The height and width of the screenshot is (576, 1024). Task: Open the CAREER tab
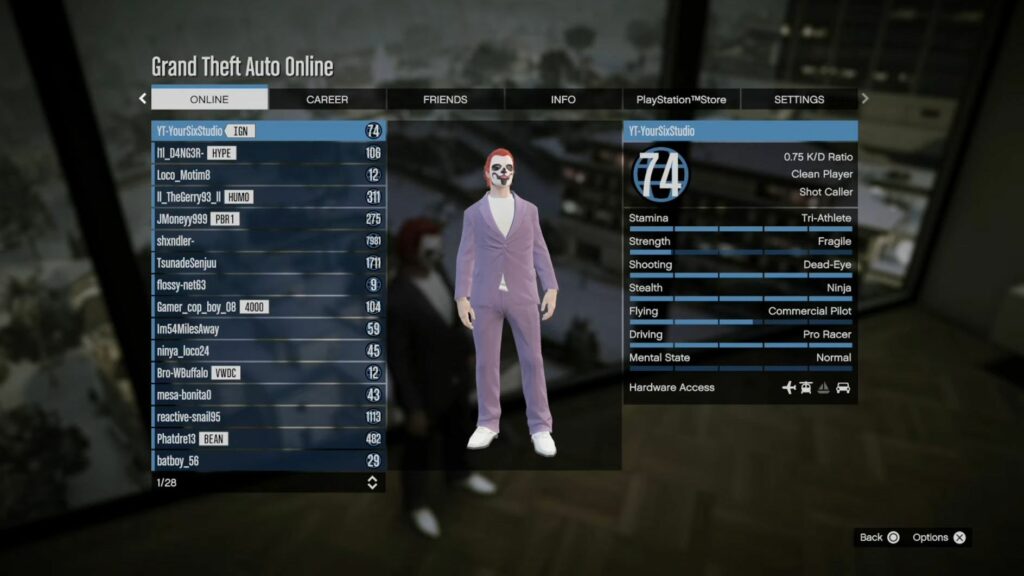[327, 99]
